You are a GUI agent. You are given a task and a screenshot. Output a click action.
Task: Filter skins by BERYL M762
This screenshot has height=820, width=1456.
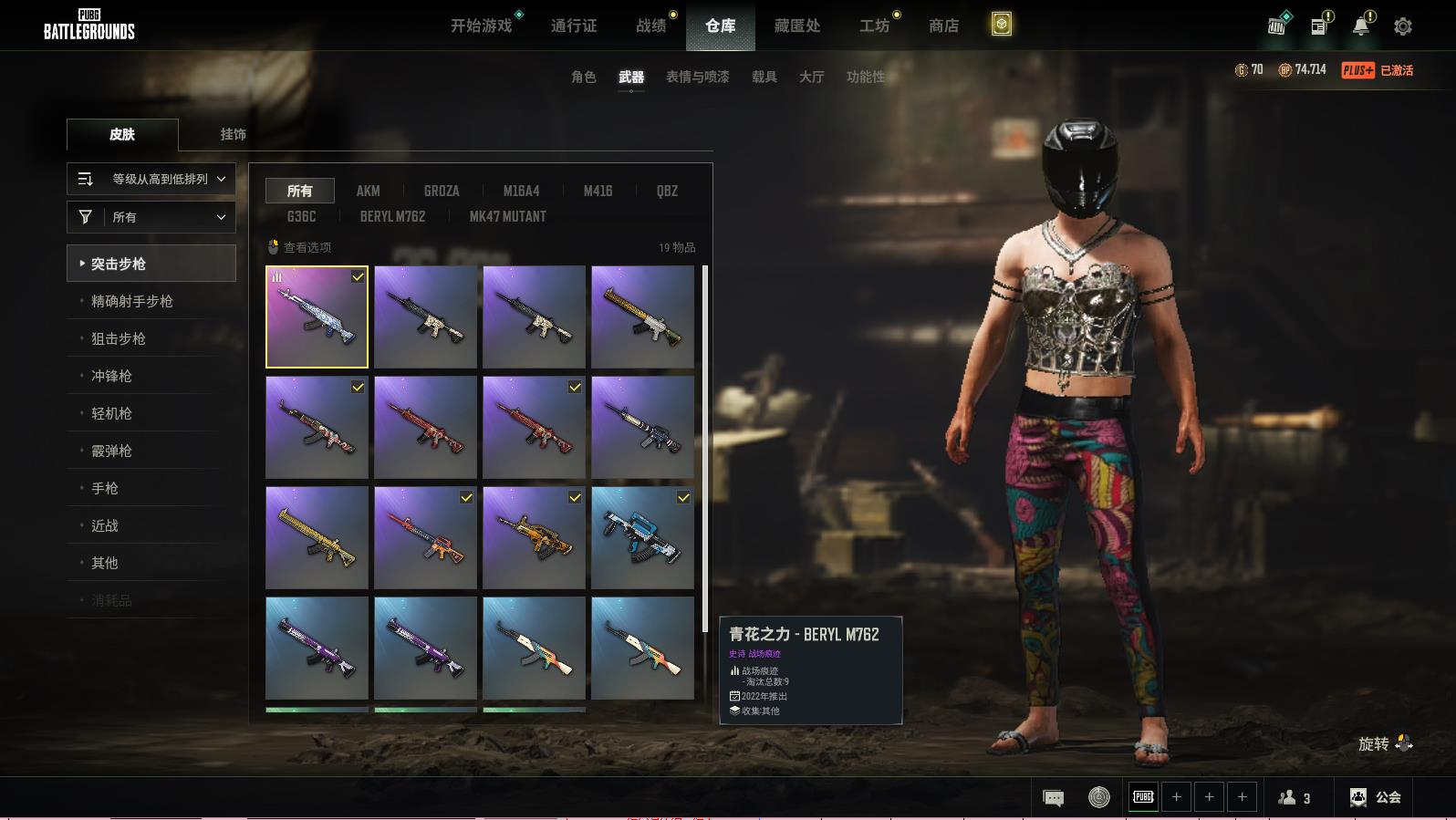[392, 216]
